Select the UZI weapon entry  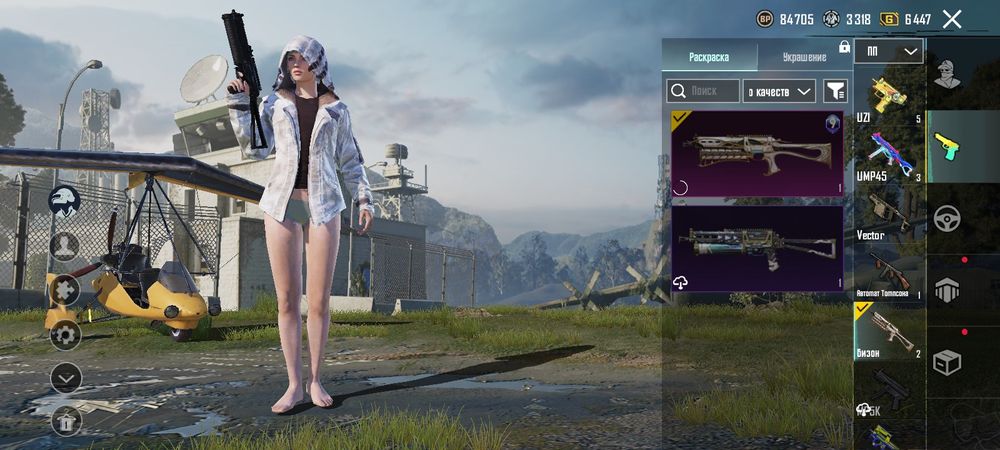(888, 98)
